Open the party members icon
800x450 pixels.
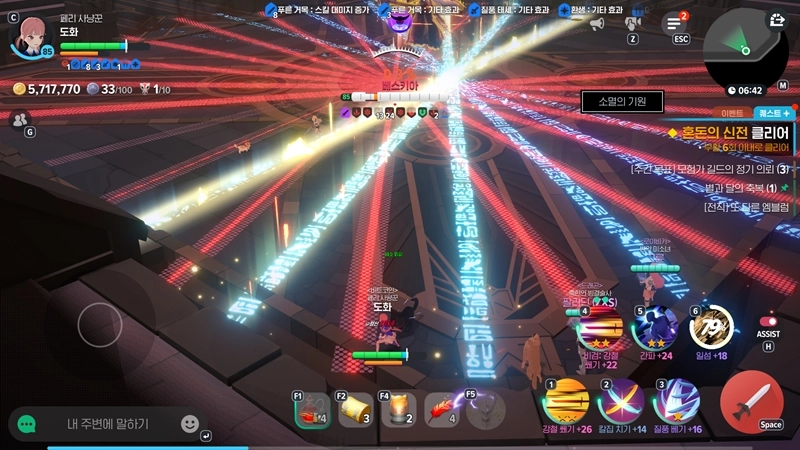pyautogui.click(x=19, y=119)
